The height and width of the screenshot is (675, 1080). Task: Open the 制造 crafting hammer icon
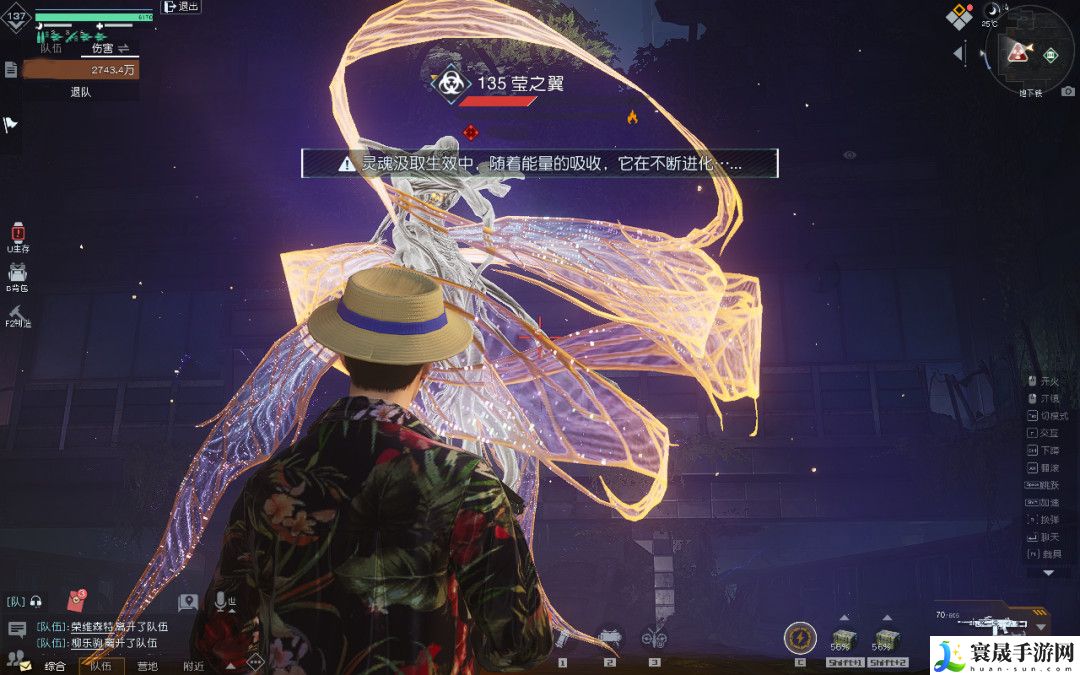17,314
